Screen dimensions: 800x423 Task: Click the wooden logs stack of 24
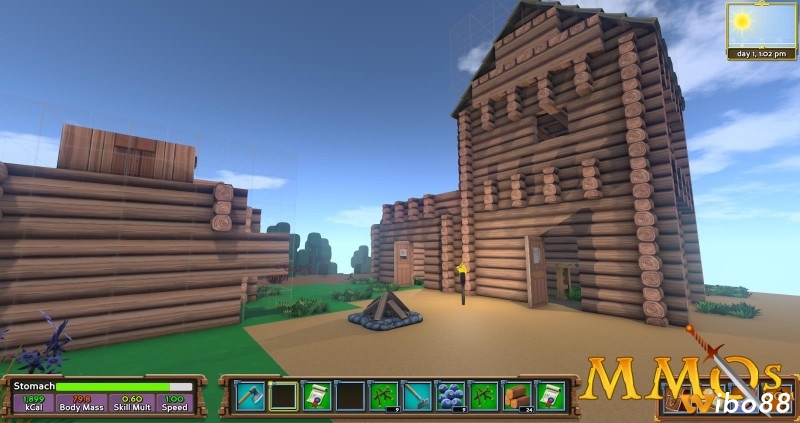click(517, 396)
